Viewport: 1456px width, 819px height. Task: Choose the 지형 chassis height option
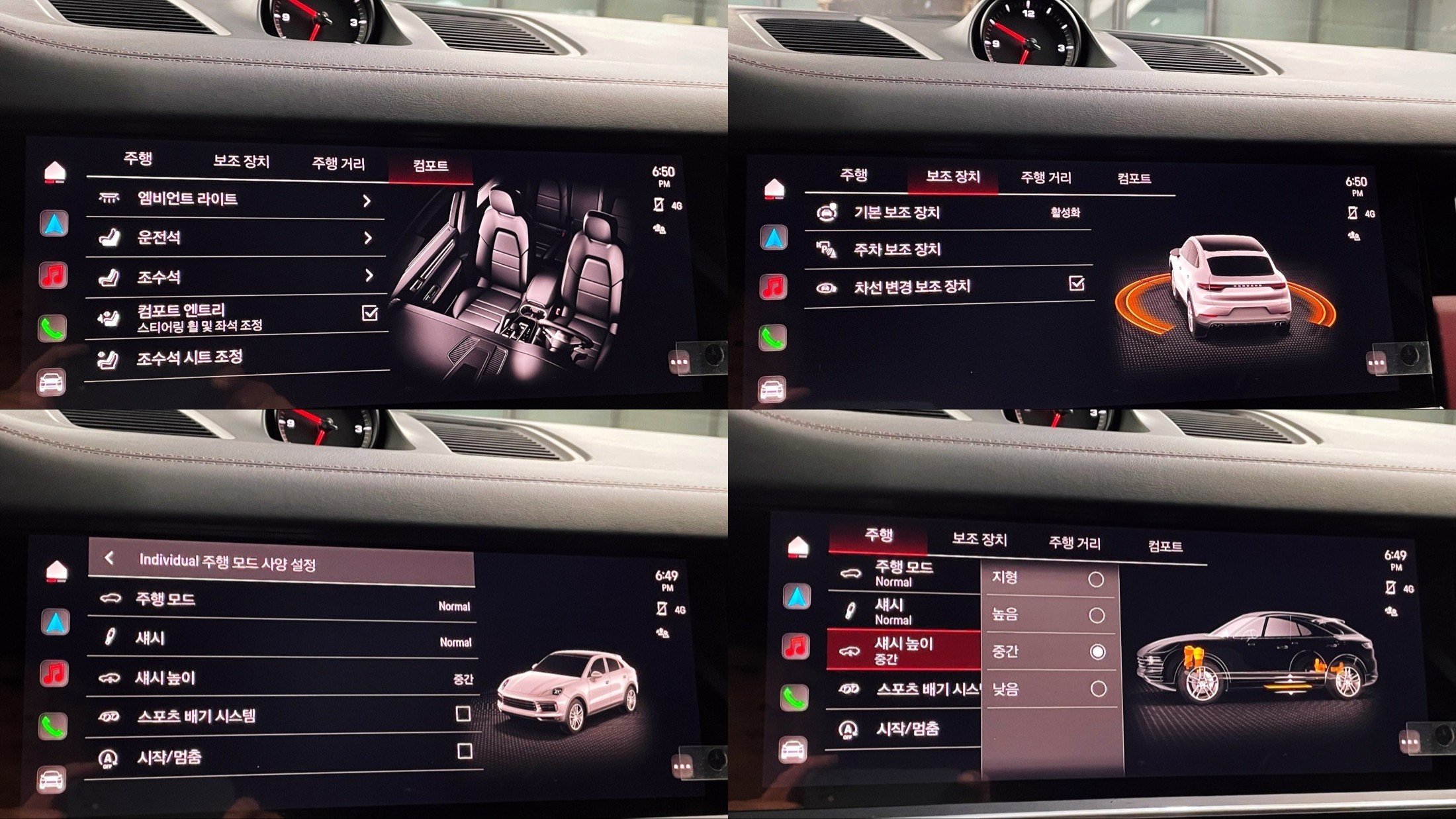point(1096,580)
